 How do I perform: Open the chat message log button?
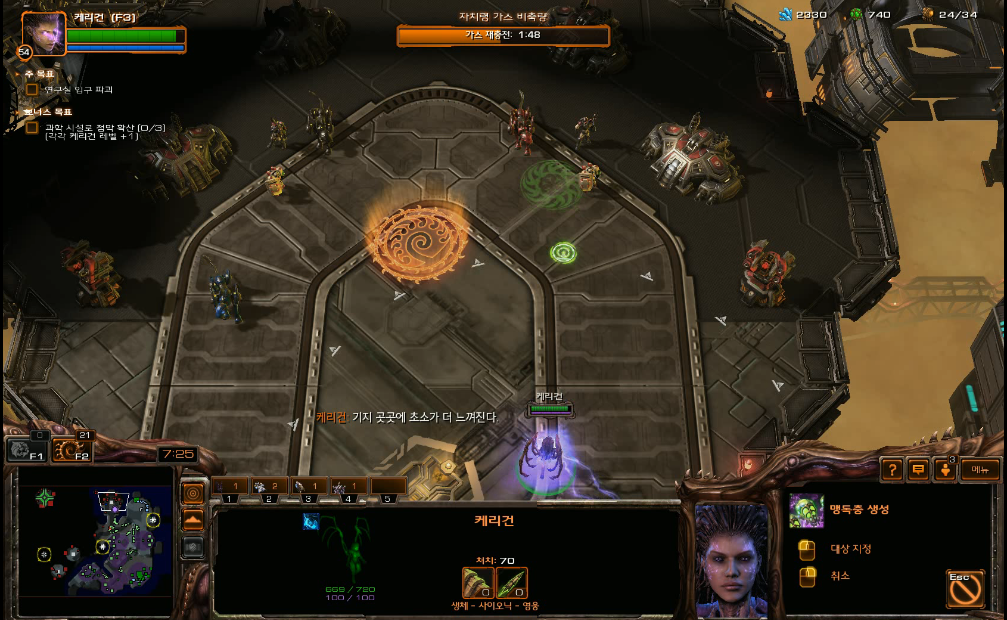(918, 470)
